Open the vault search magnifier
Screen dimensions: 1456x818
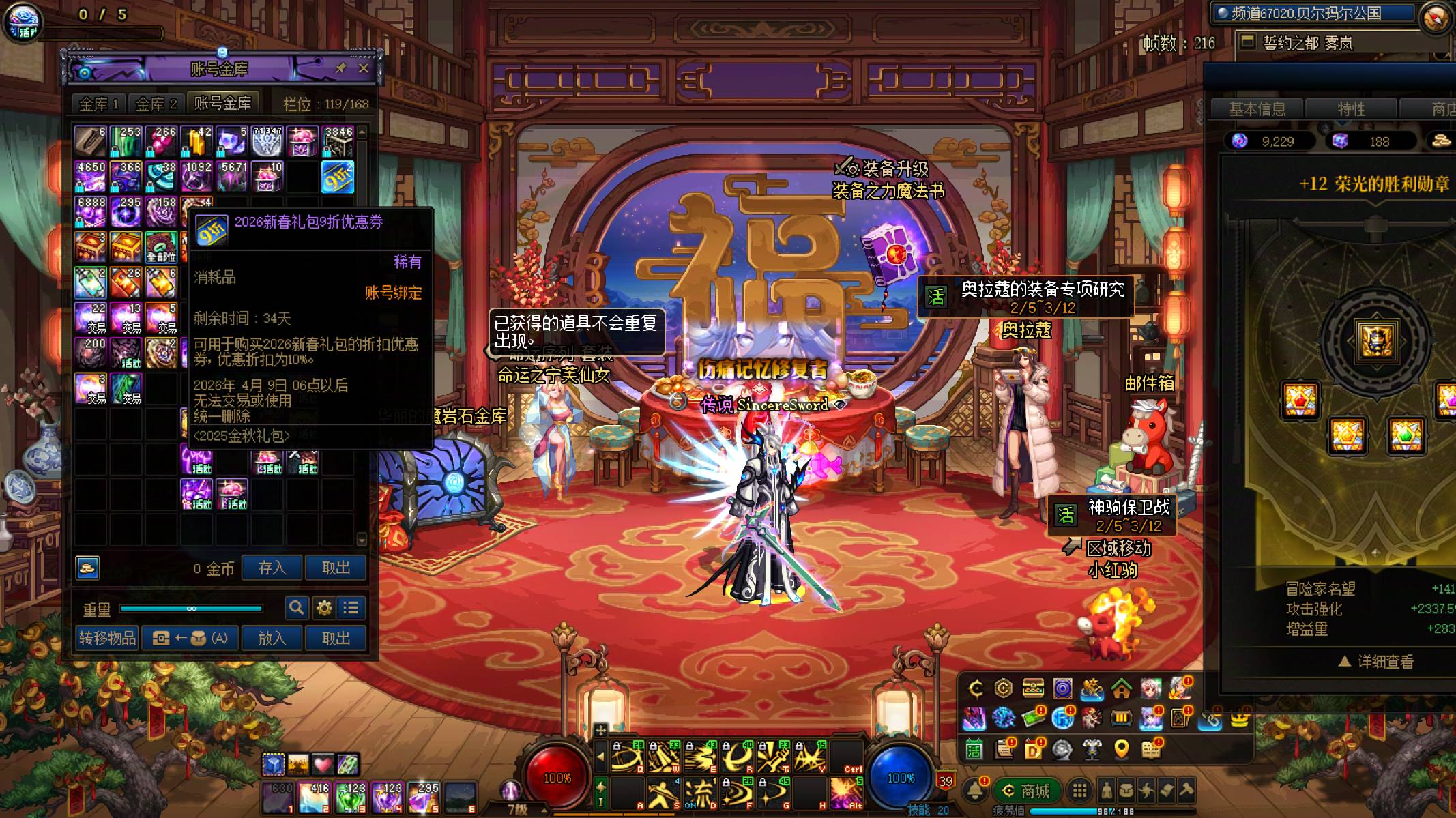pos(296,607)
